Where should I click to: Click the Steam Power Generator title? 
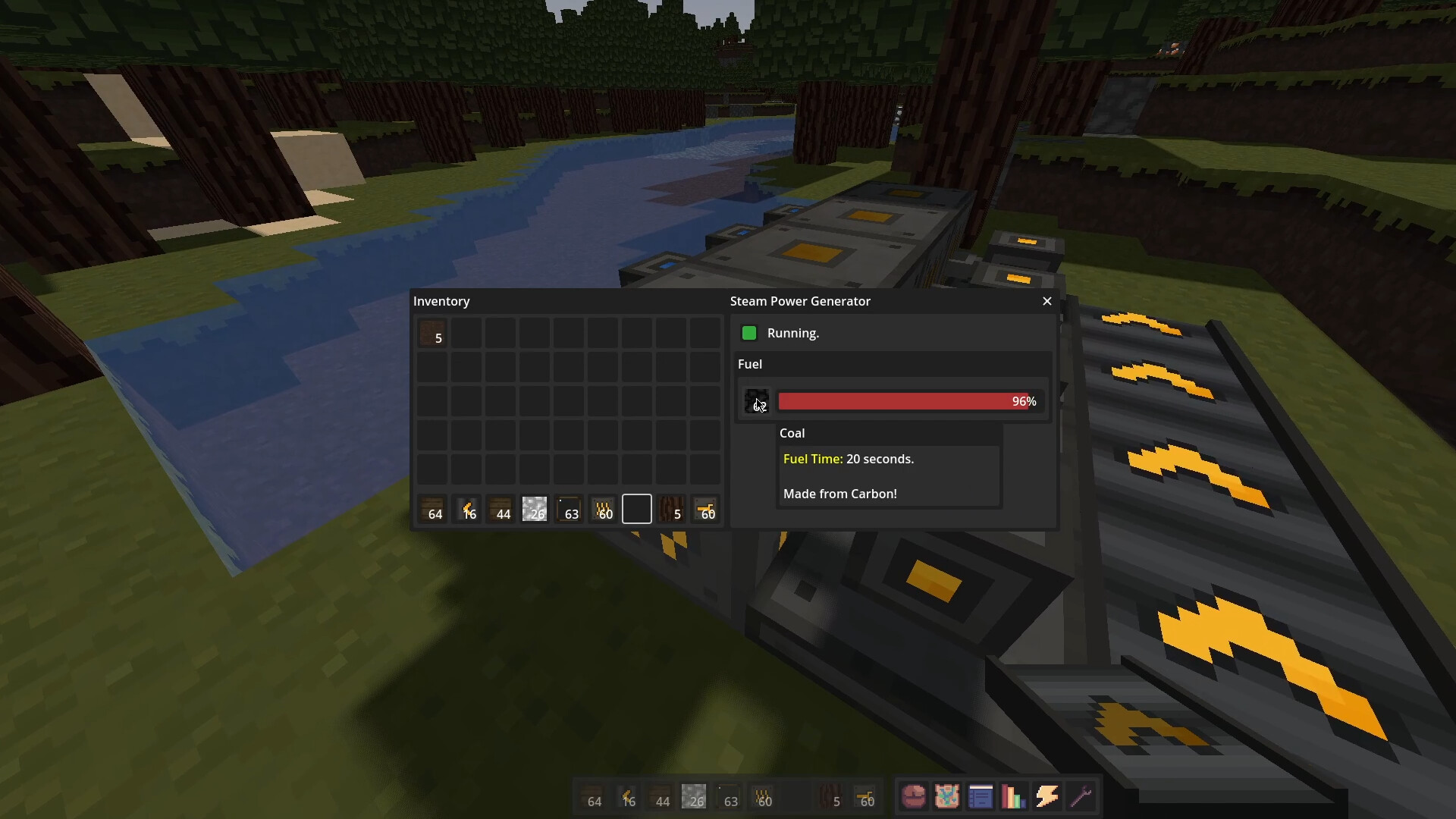799,301
